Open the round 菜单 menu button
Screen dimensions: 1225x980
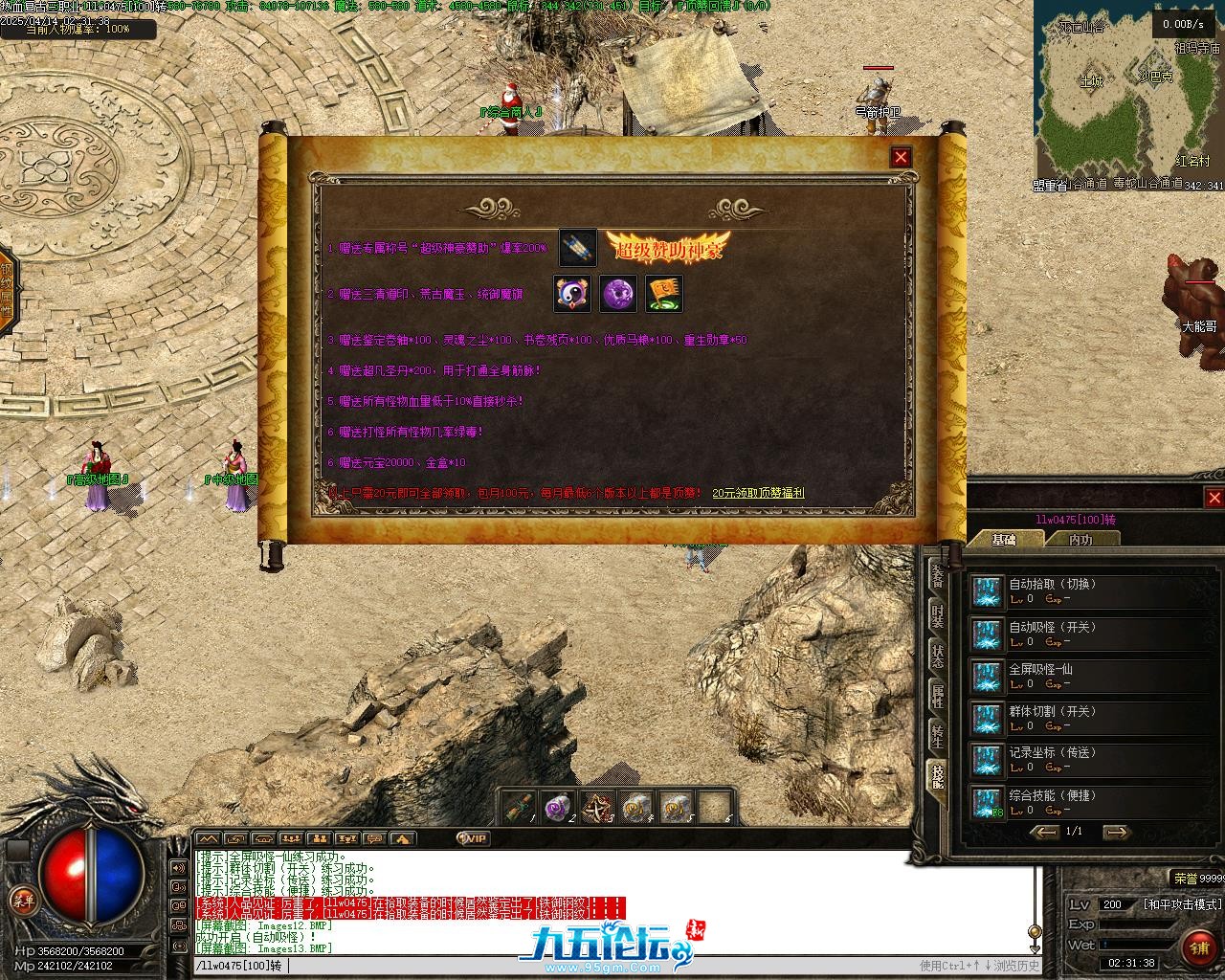coord(22,900)
